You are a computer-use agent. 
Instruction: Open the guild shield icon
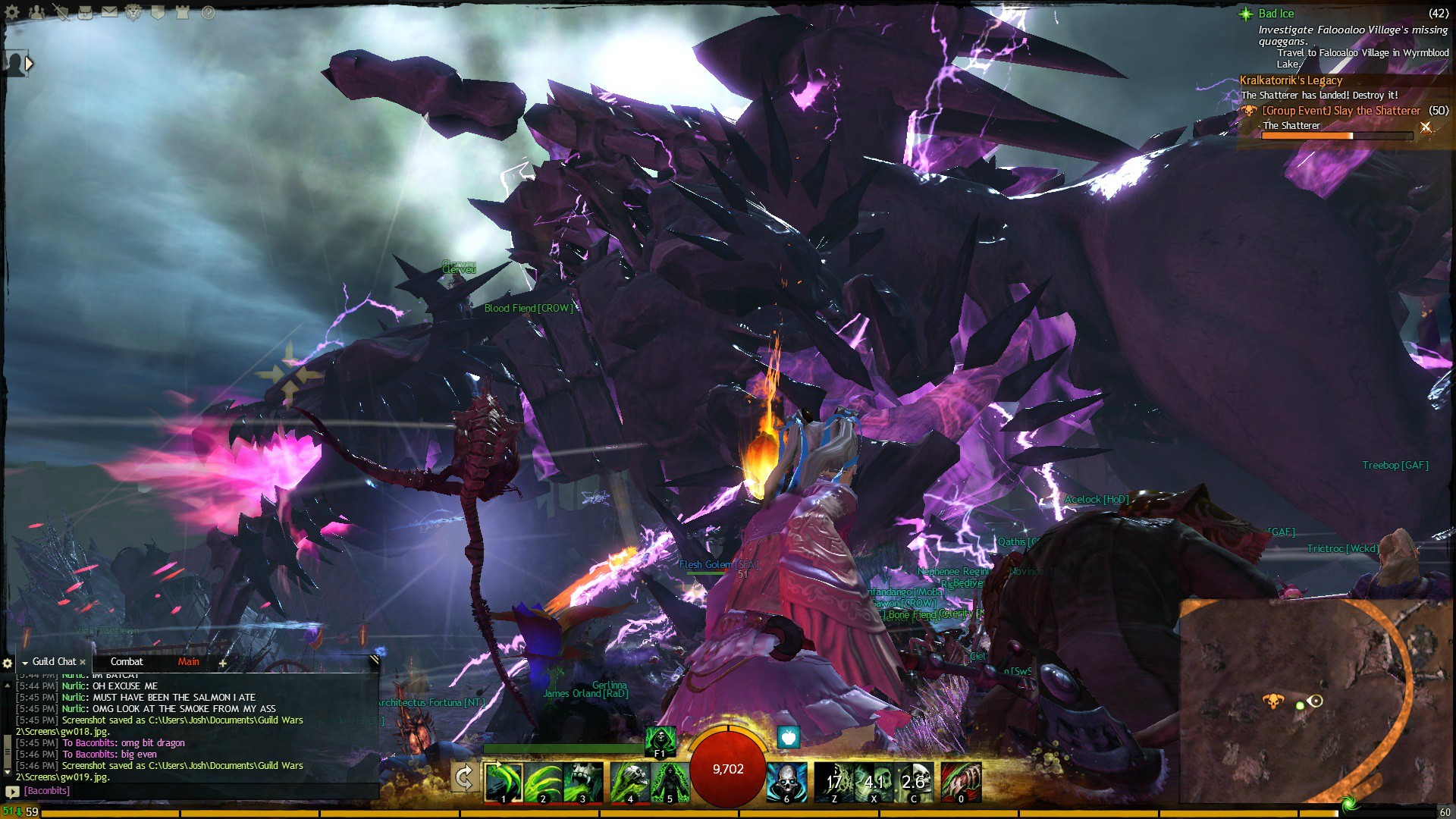tap(158, 12)
